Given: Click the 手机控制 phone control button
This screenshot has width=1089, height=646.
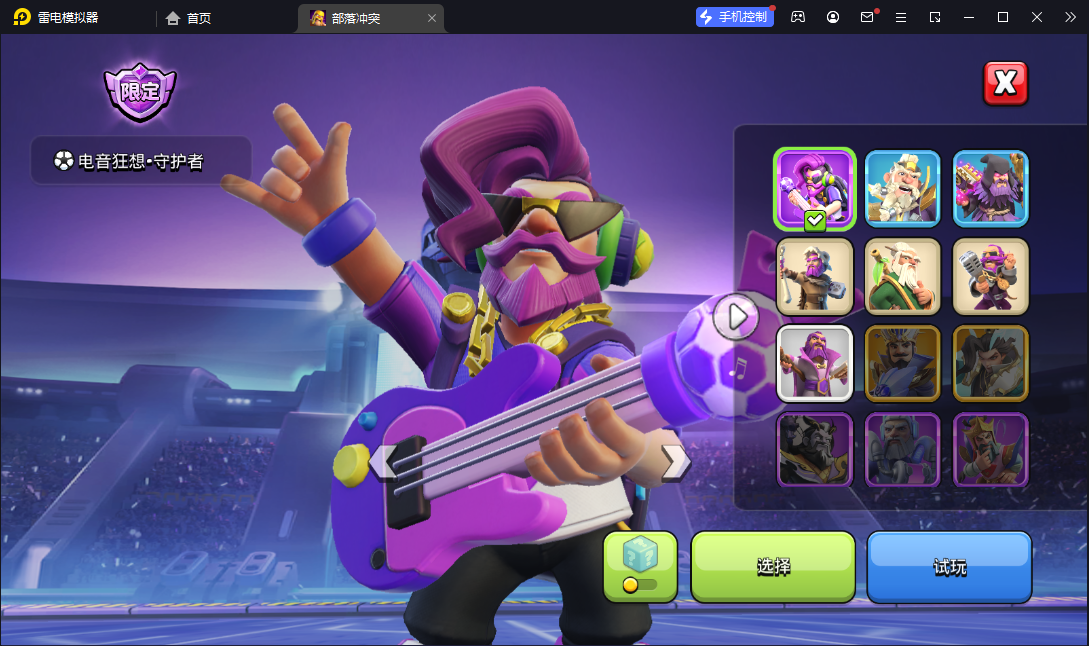Looking at the screenshot, I should point(735,17).
